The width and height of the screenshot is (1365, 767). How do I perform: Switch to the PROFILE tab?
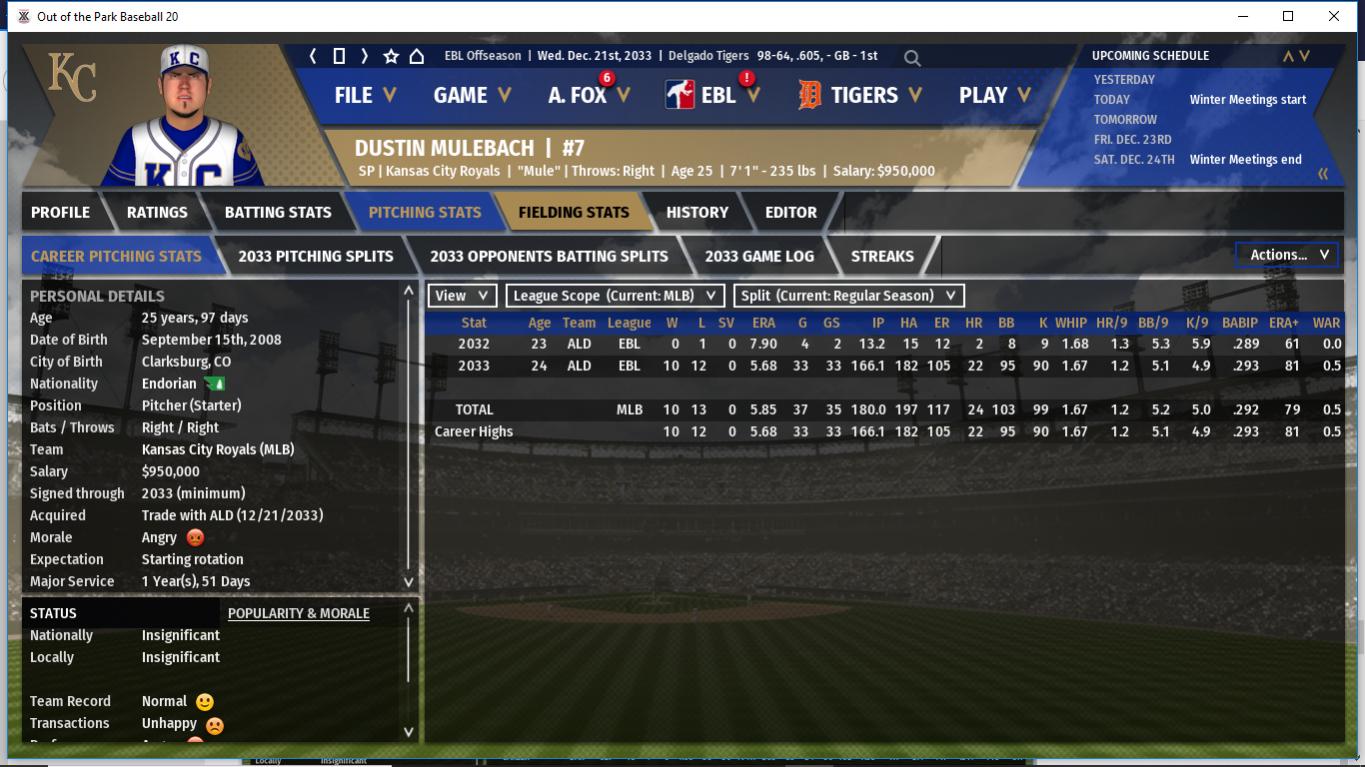(60, 212)
